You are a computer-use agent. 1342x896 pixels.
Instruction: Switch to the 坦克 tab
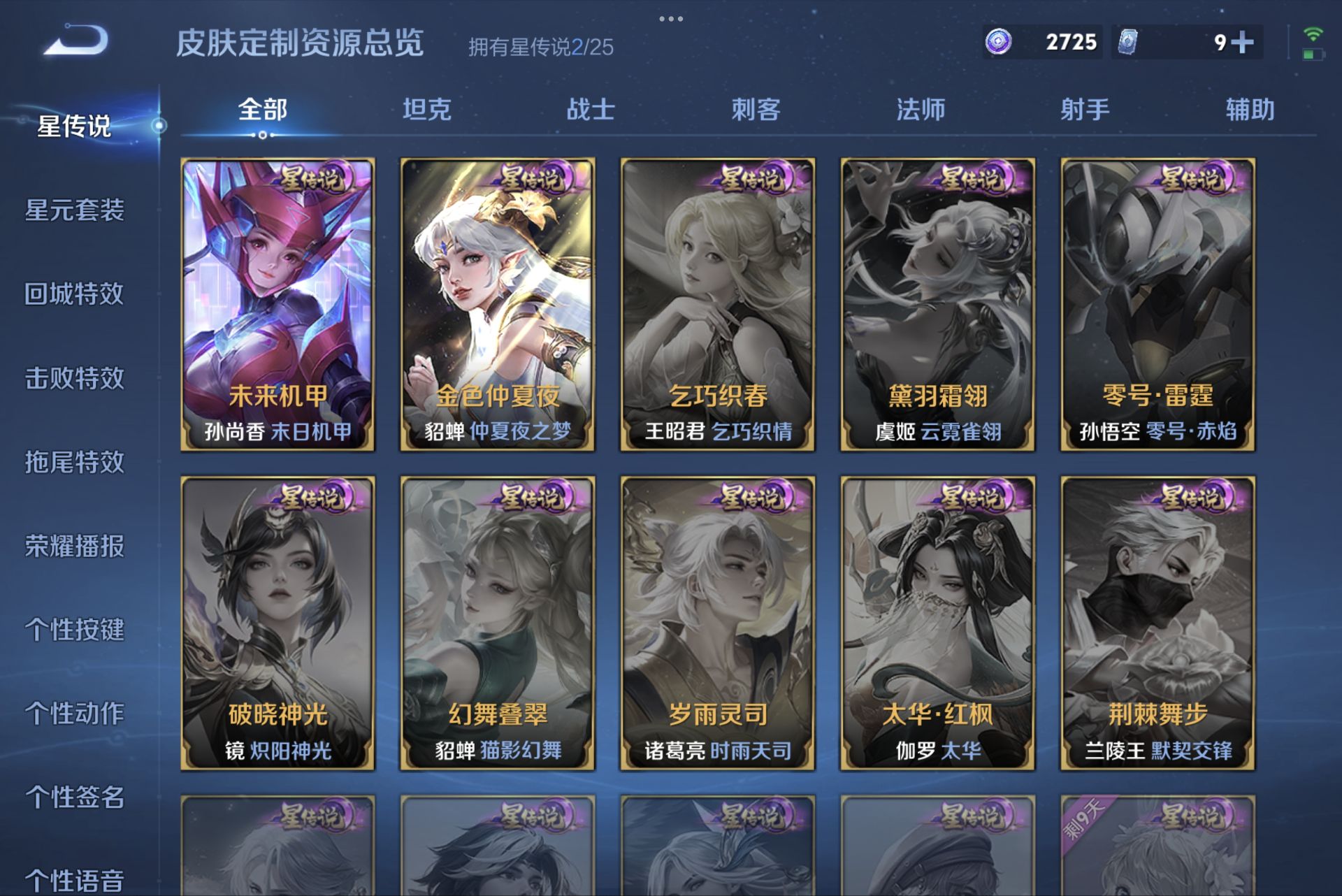(x=428, y=110)
